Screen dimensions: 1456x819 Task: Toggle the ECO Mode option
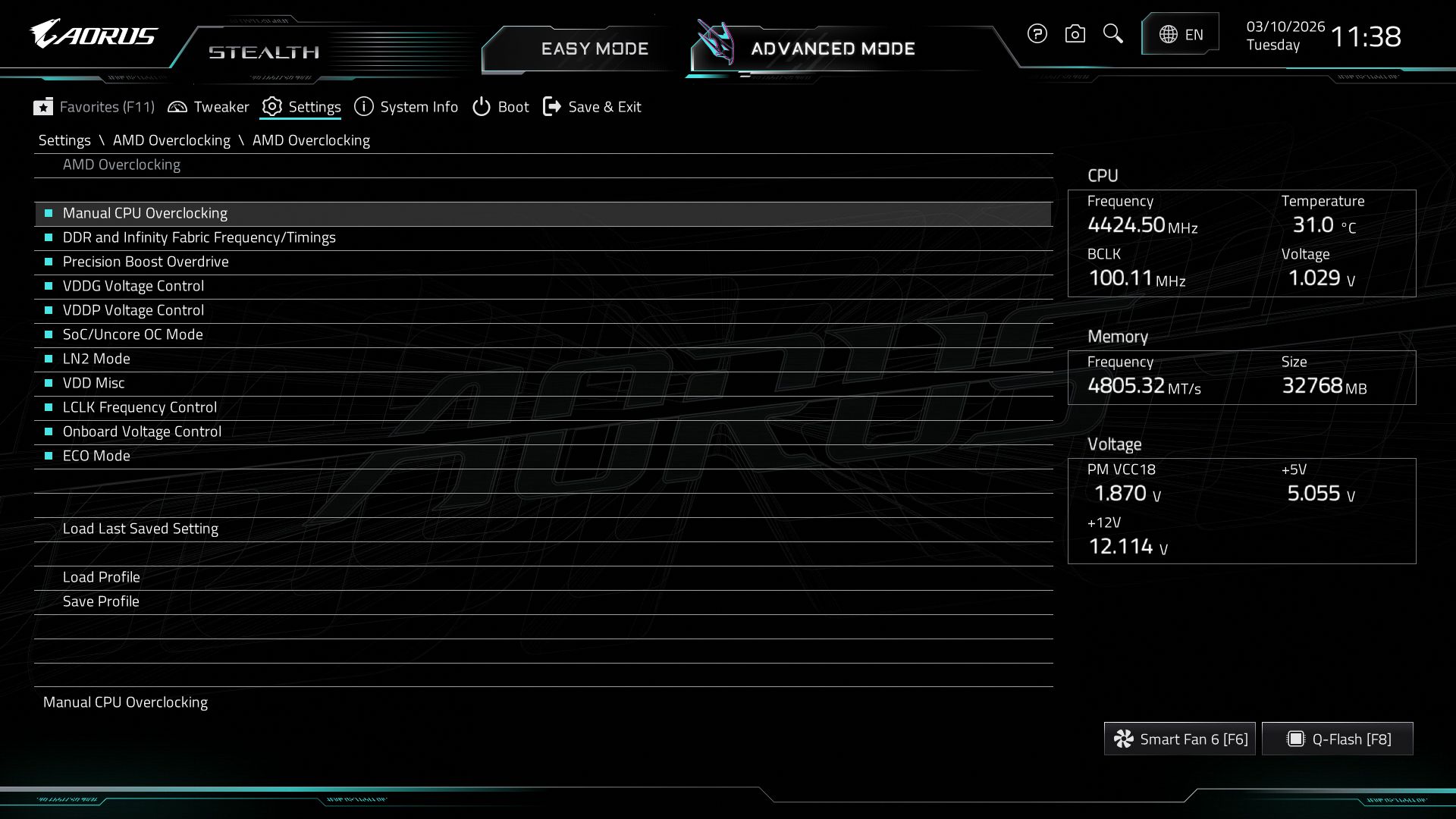click(x=96, y=456)
